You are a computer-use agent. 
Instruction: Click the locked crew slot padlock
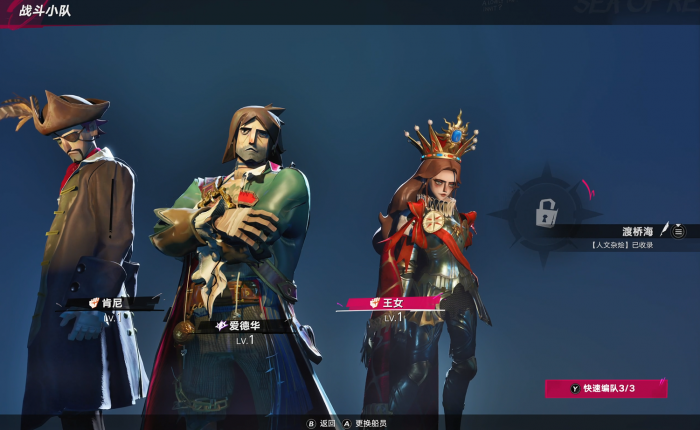546,212
